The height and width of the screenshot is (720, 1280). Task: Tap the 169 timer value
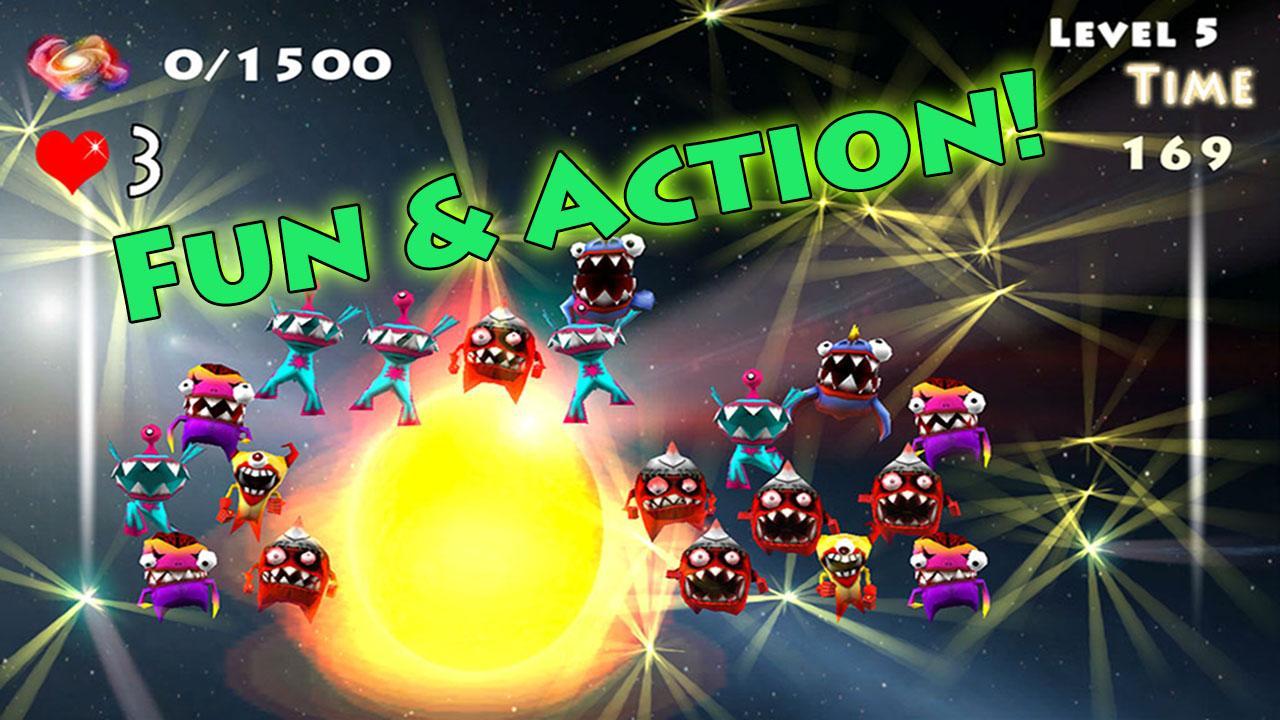[1180, 152]
